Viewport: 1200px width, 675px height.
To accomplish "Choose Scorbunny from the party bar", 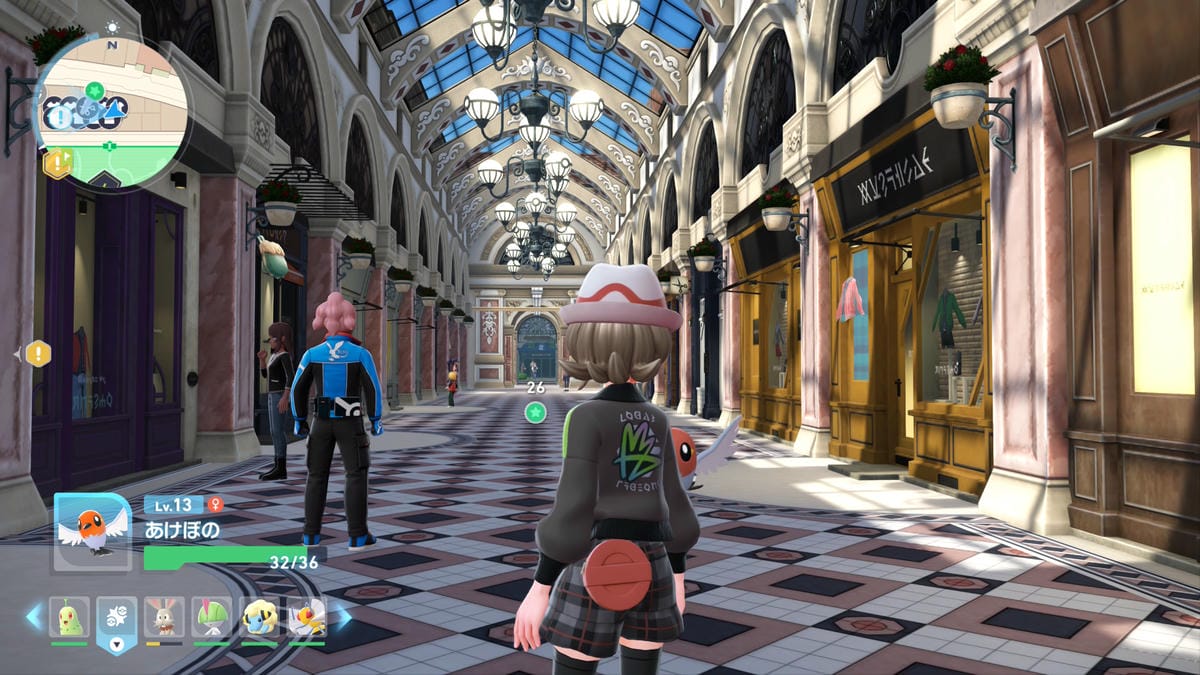I will coord(164,618).
